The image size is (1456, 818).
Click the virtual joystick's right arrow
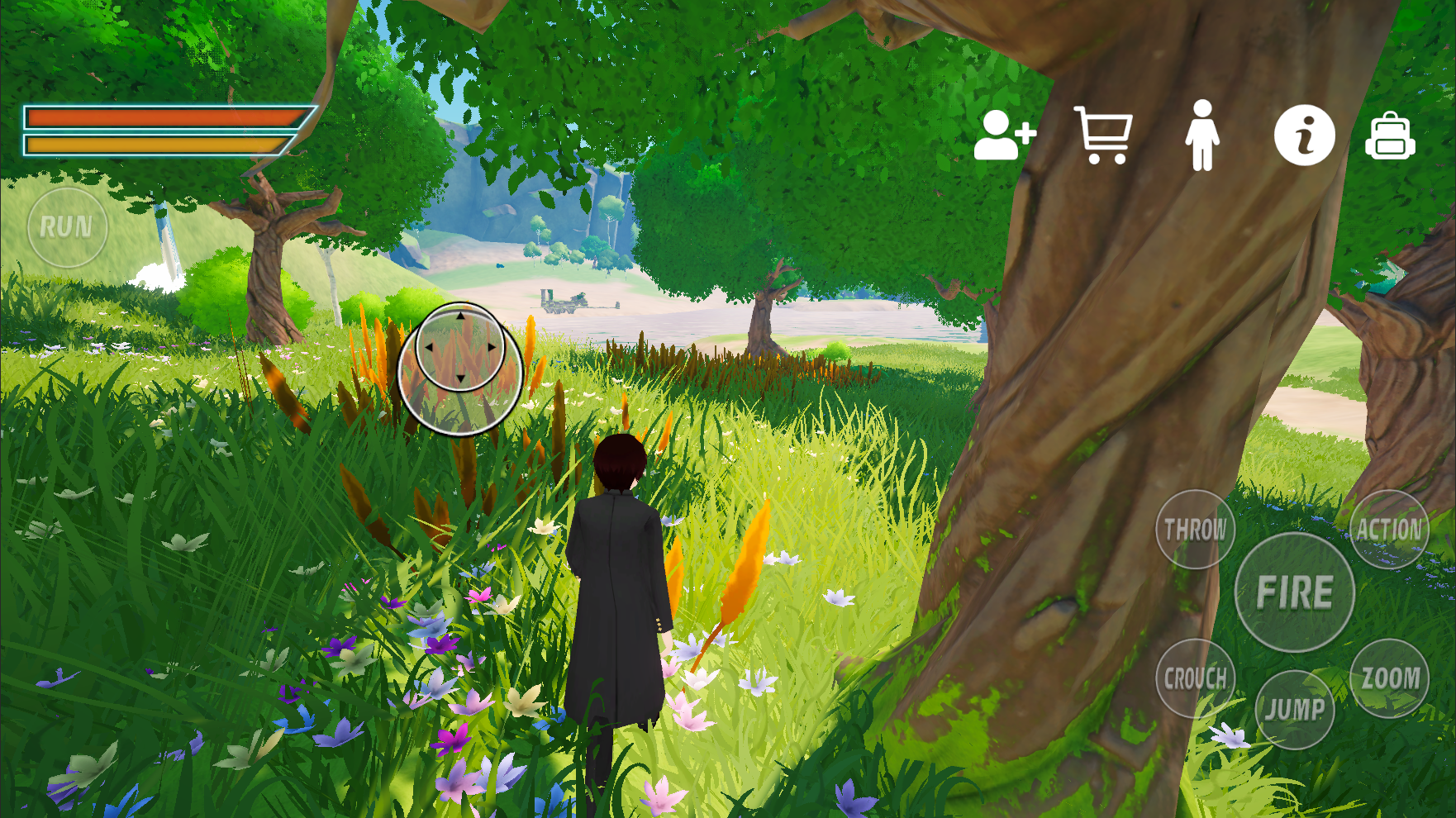coord(492,347)
